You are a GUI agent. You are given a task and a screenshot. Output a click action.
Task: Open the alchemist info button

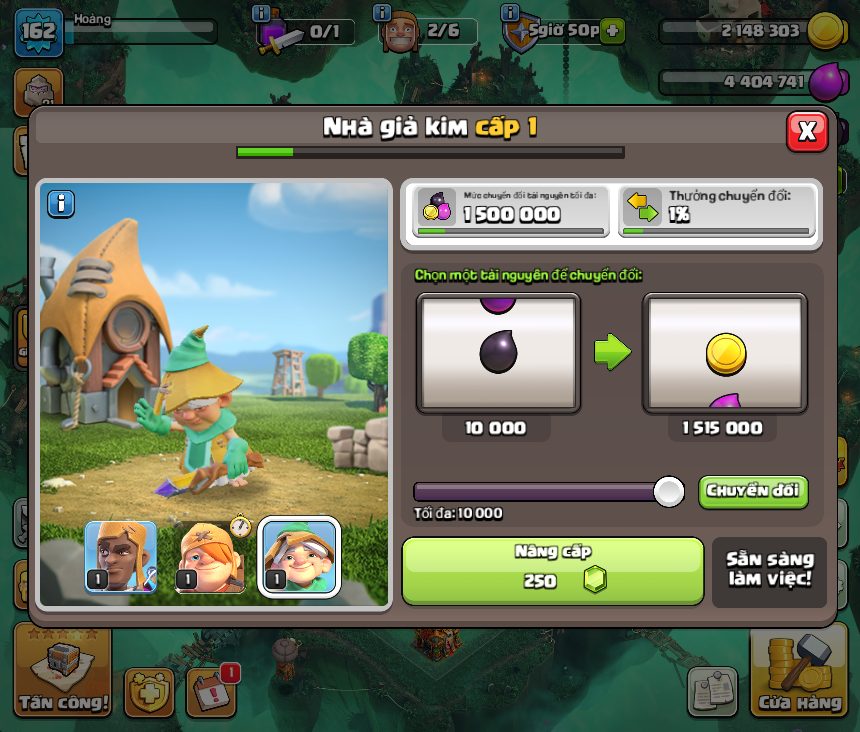(61, 204)
